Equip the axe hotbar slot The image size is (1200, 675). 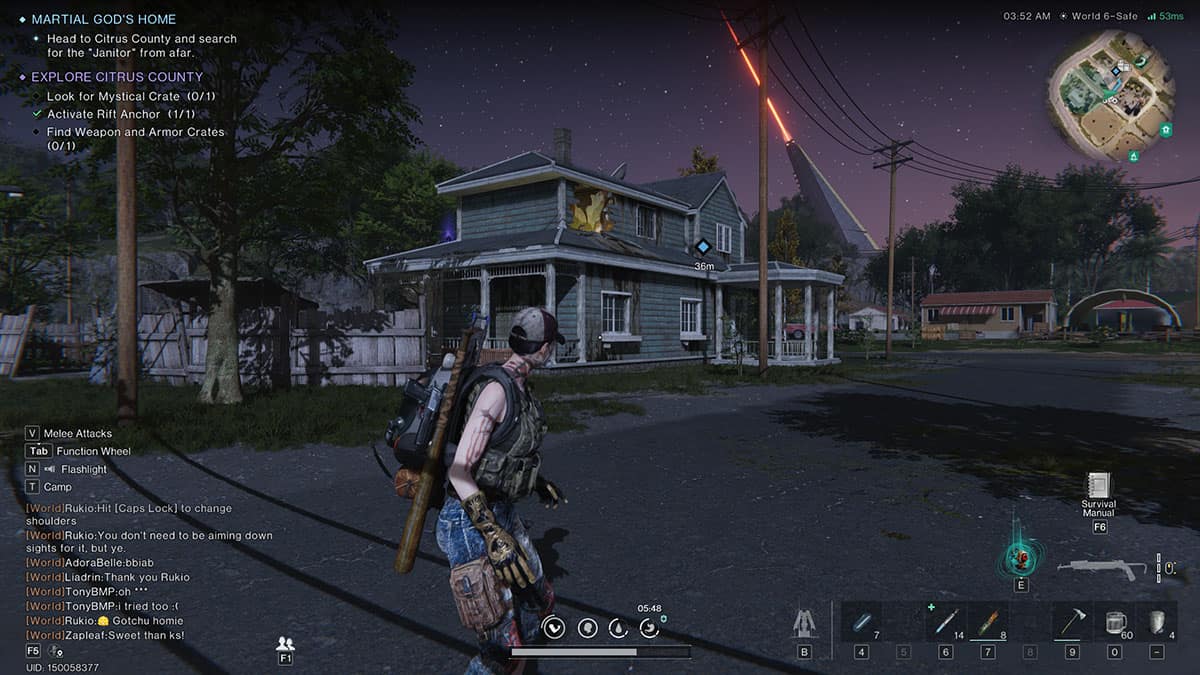click(x=1071, y=622)
